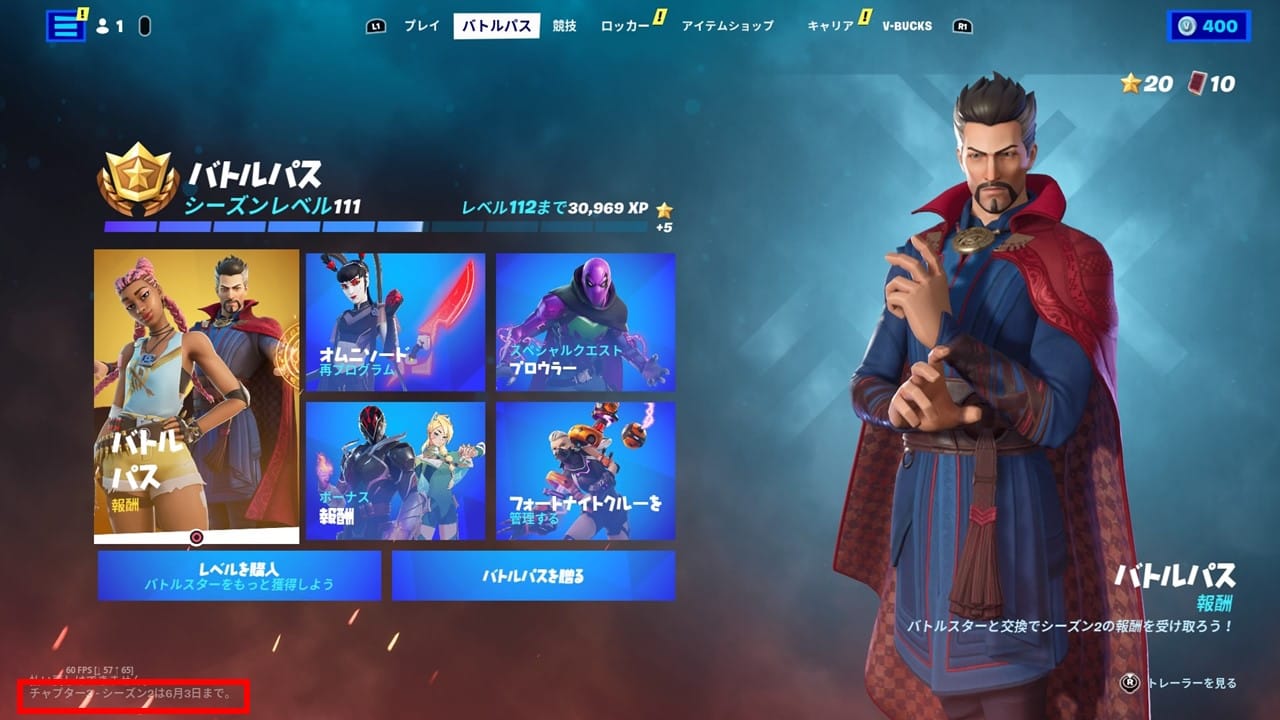The width and height of the screenshot is (1280, 720).
Task: Open the V-BUCKS tab
Action: pyautogui.click(x=907, y=26)
